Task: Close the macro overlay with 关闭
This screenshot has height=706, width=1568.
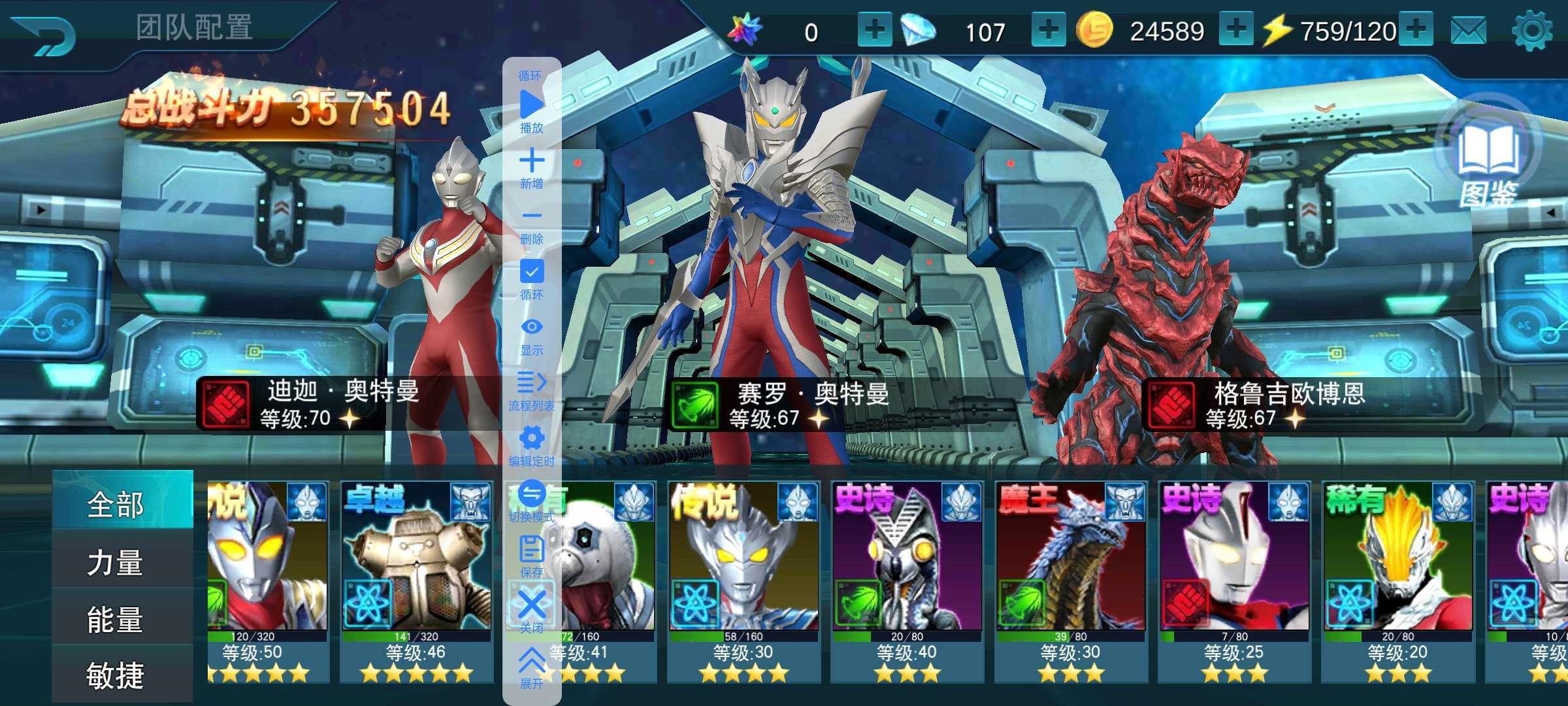Action: click(532, 609)
